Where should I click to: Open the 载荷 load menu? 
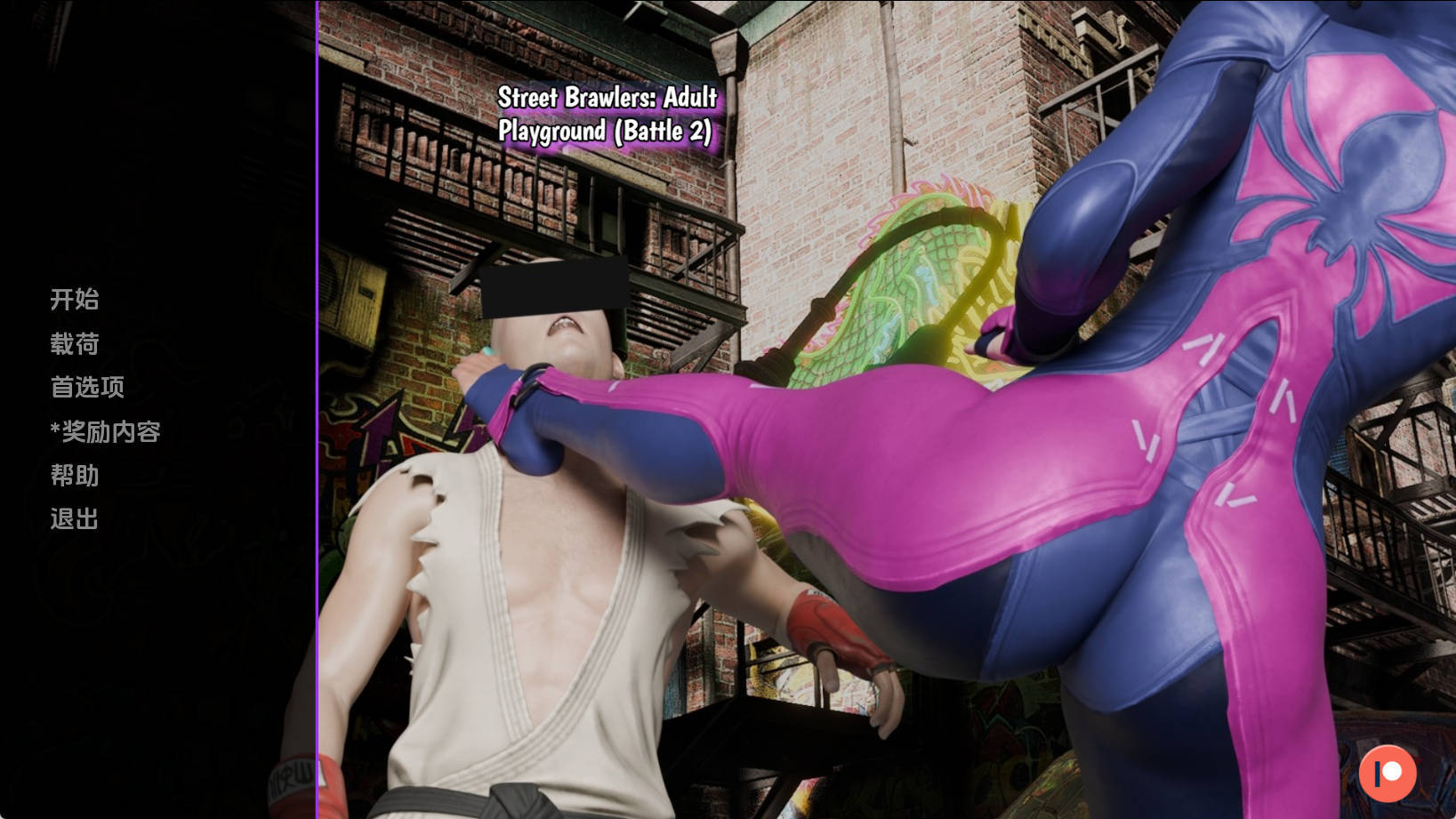pos(75,344)
